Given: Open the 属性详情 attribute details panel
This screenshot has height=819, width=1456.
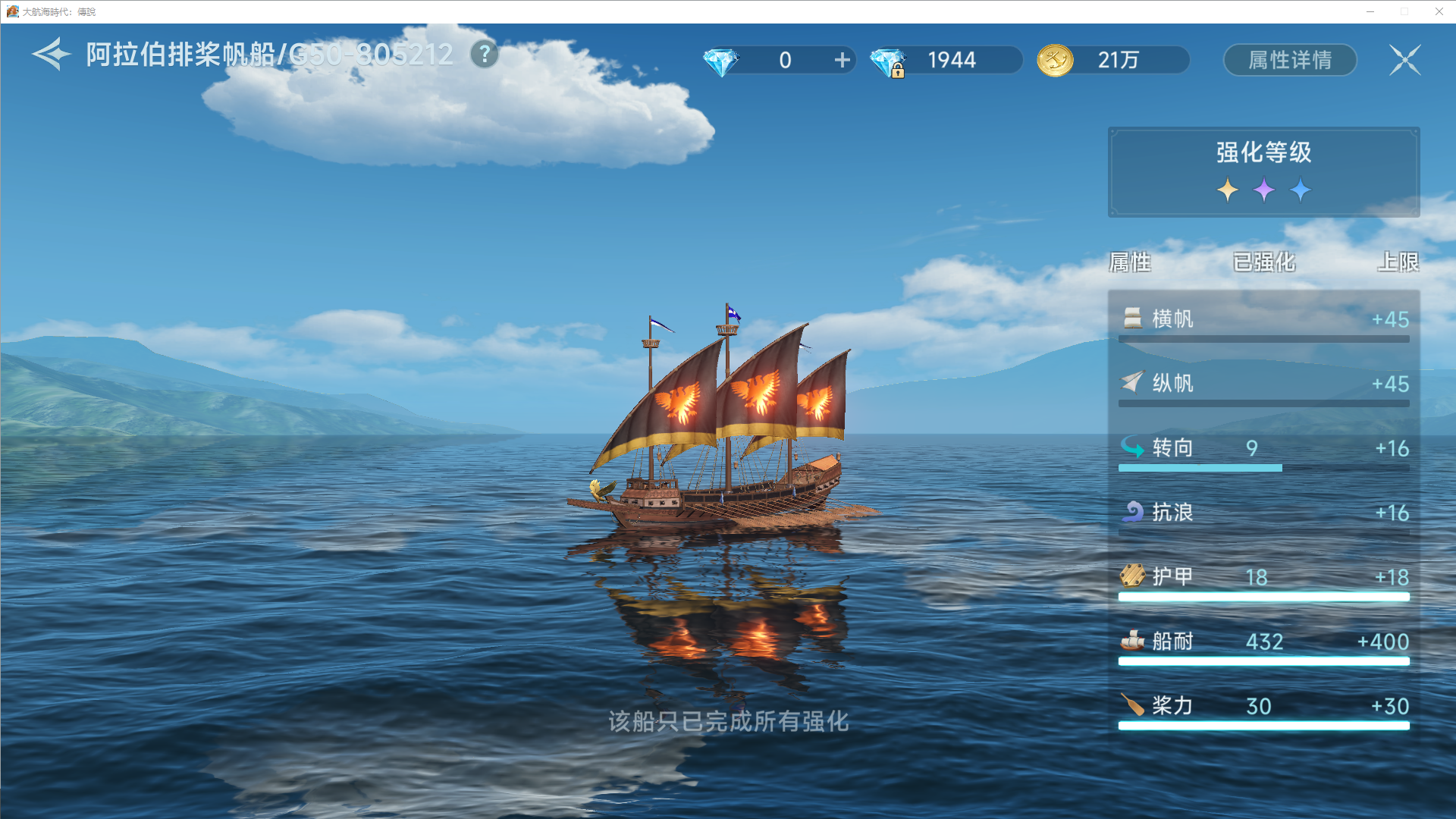Looking at the screenshot, I should tap(1289, 60).
